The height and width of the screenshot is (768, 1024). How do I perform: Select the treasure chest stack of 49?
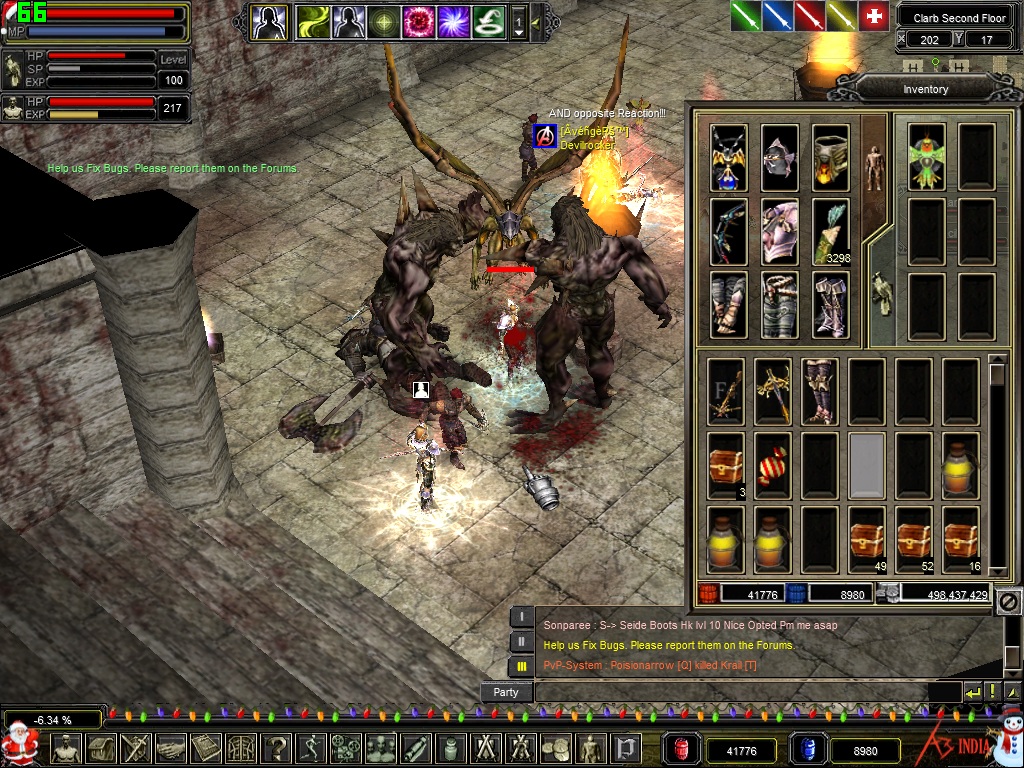tap(866, 540)
